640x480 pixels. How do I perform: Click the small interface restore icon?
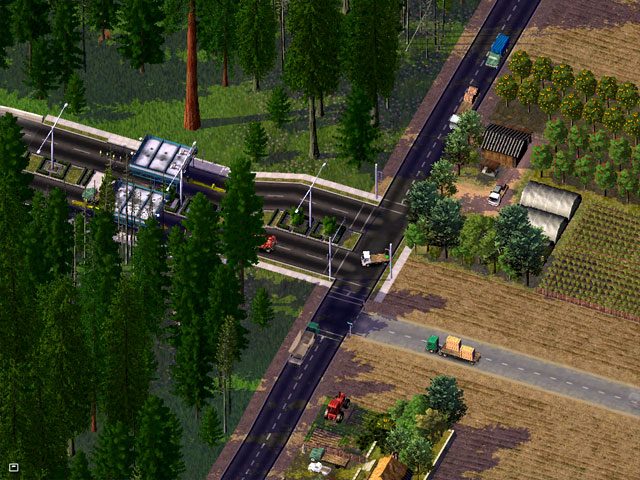click(14, 466)
